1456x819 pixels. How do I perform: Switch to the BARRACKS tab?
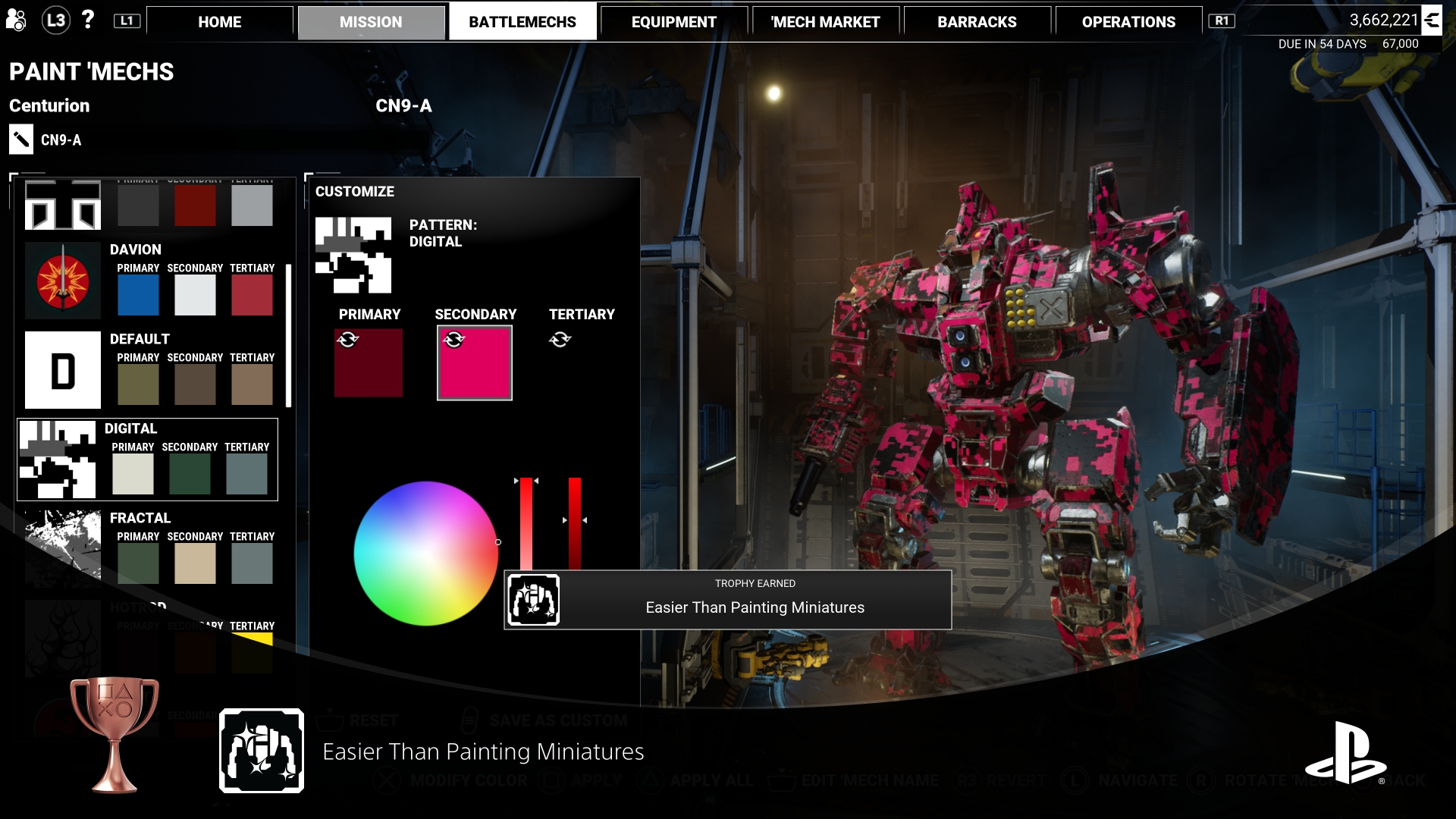977,22
